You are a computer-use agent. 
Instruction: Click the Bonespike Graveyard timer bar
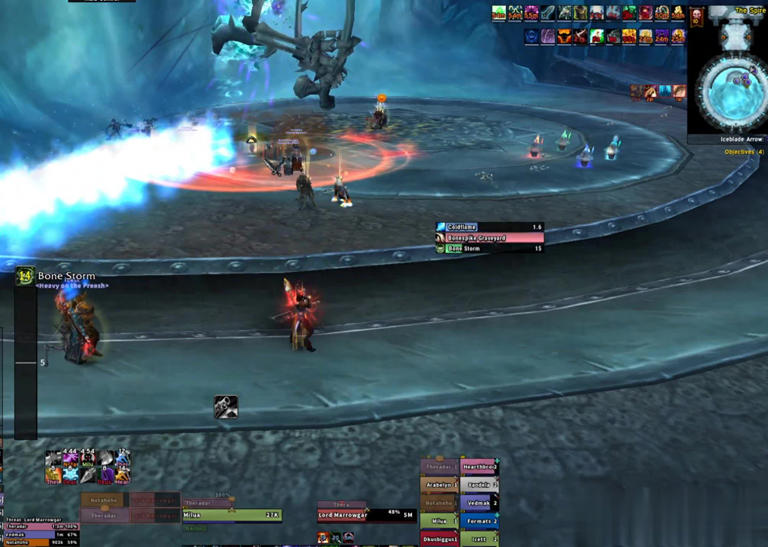pyautogui.click(x=489, y=238)
